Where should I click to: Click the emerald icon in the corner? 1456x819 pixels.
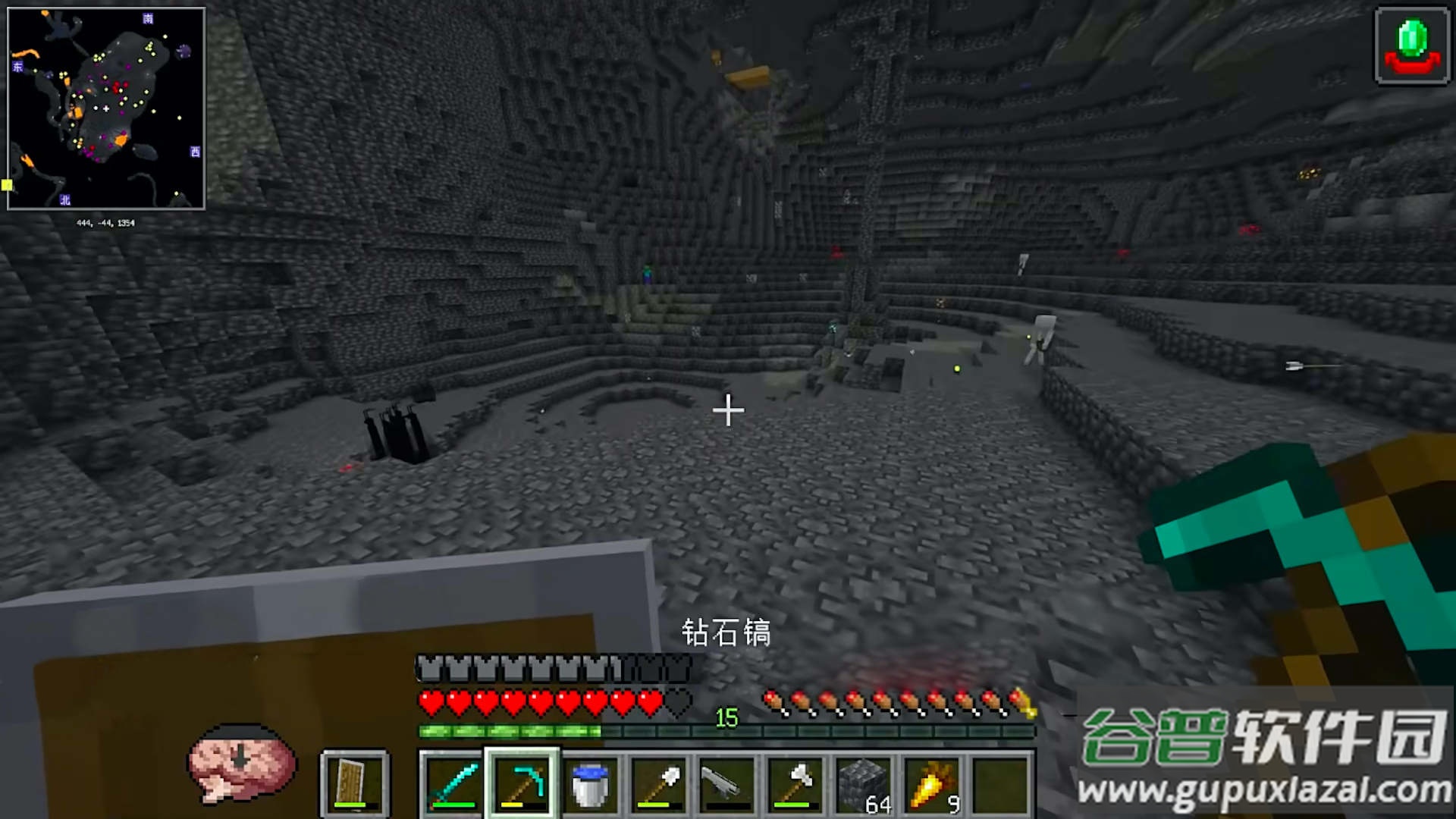(1412, 45)
